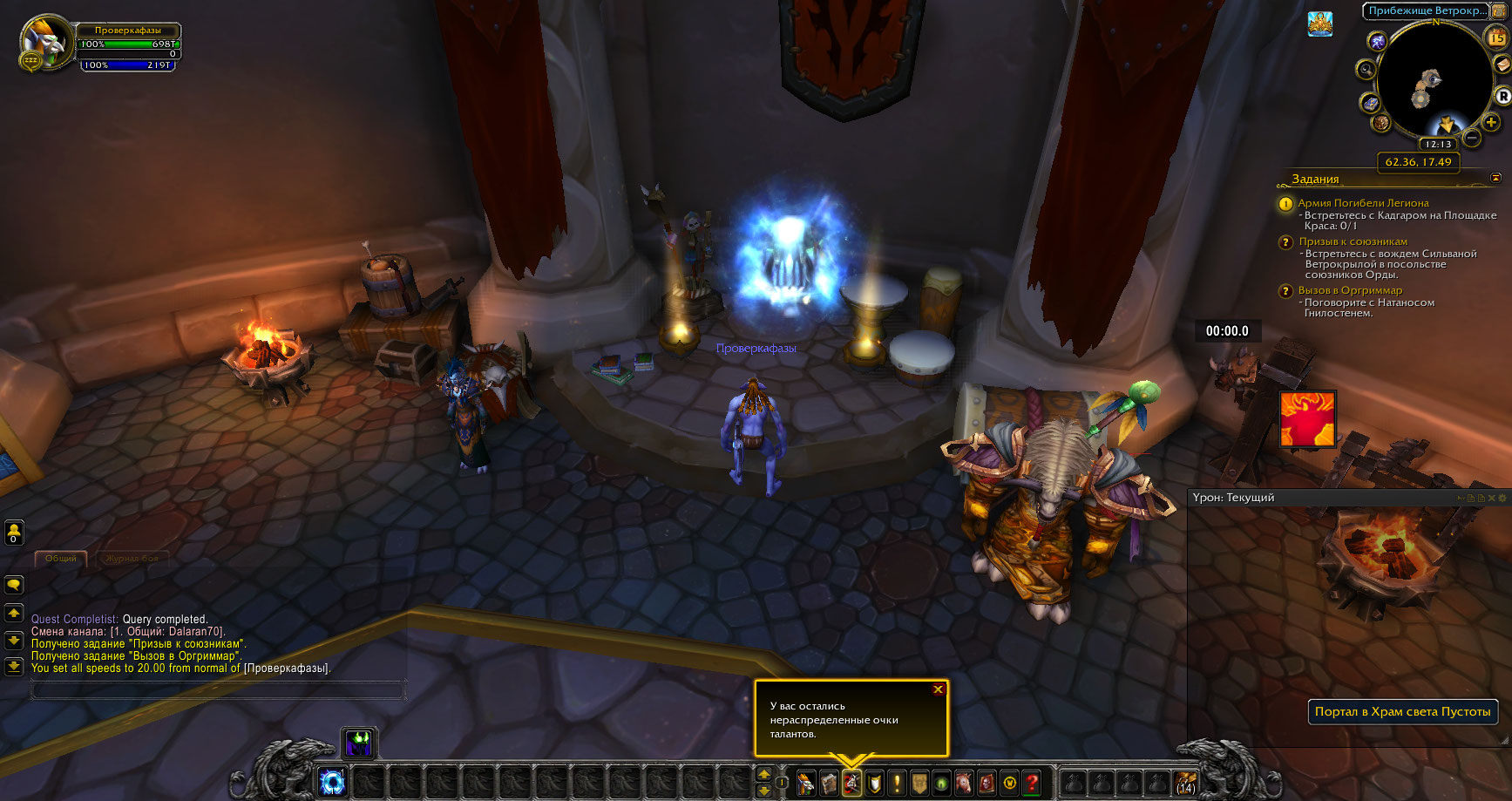This screenshot has width=1512, height=801.
Task: Switch to the Общий chat tab
Action: coord(61,558)
